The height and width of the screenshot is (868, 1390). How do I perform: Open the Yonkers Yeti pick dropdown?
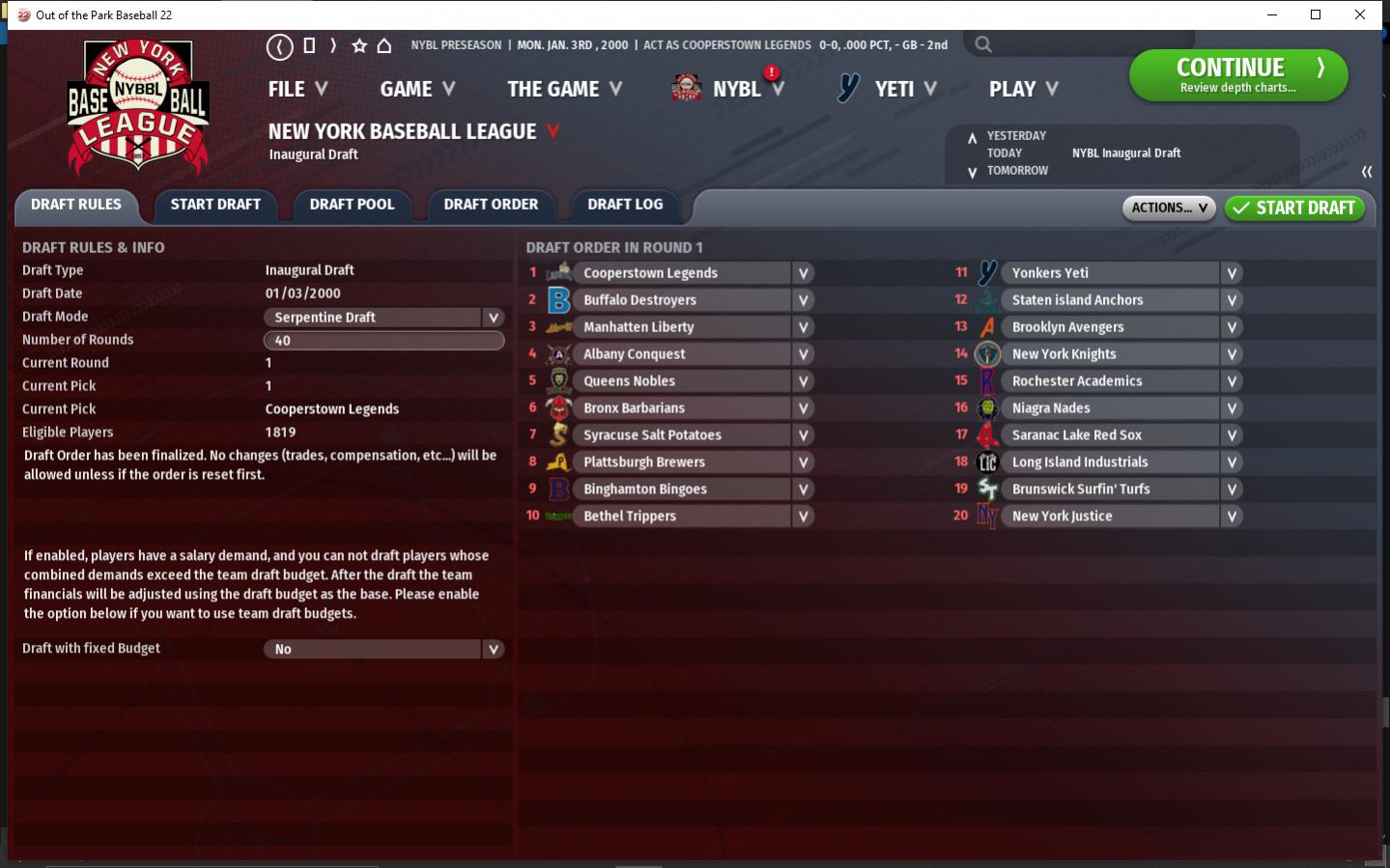(1232, 273)
